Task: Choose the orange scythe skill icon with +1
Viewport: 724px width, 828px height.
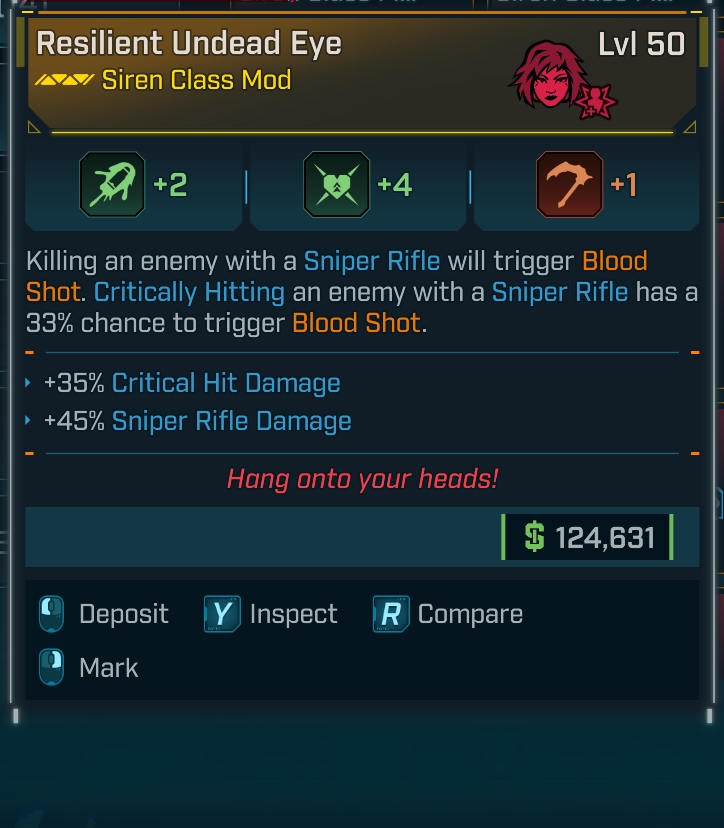Action: (x=569, y=185)
